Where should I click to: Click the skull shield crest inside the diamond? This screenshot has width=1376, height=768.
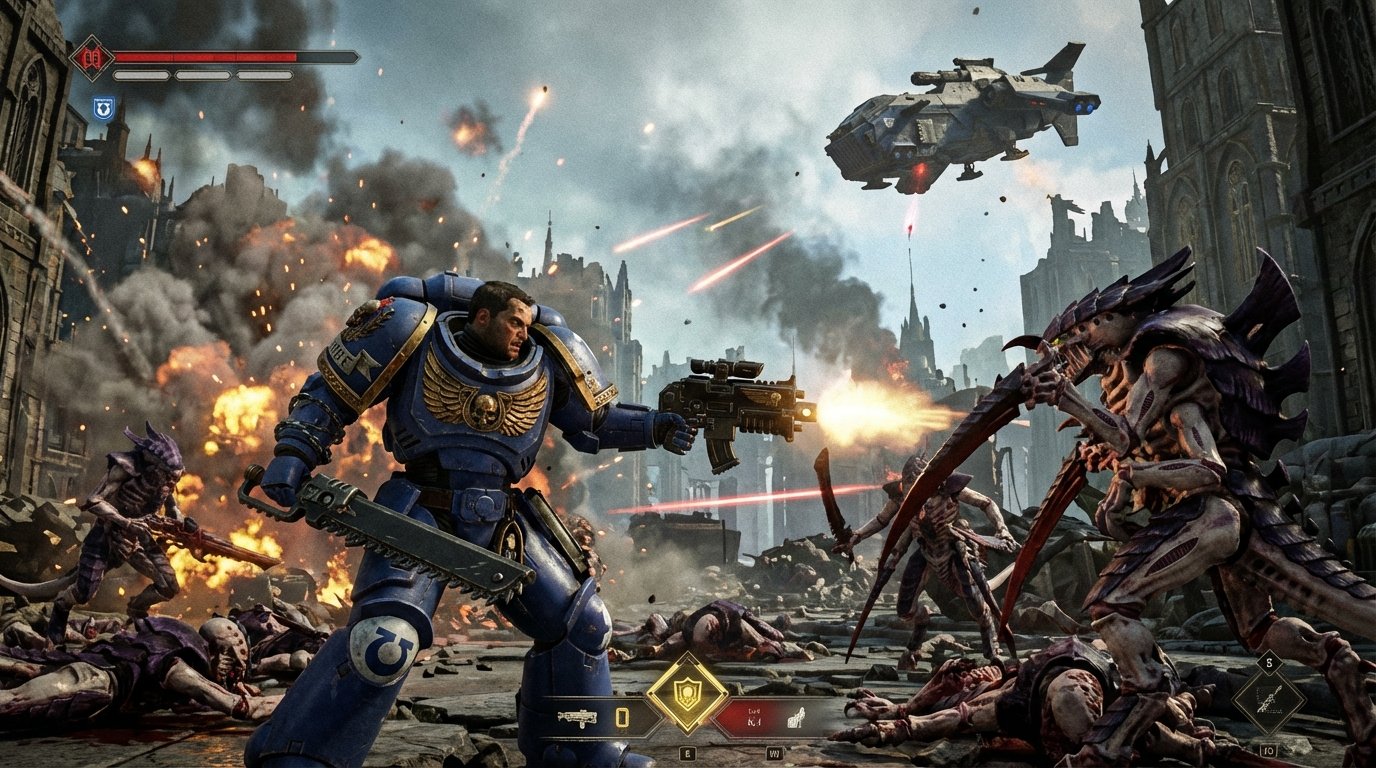[688, 692]
